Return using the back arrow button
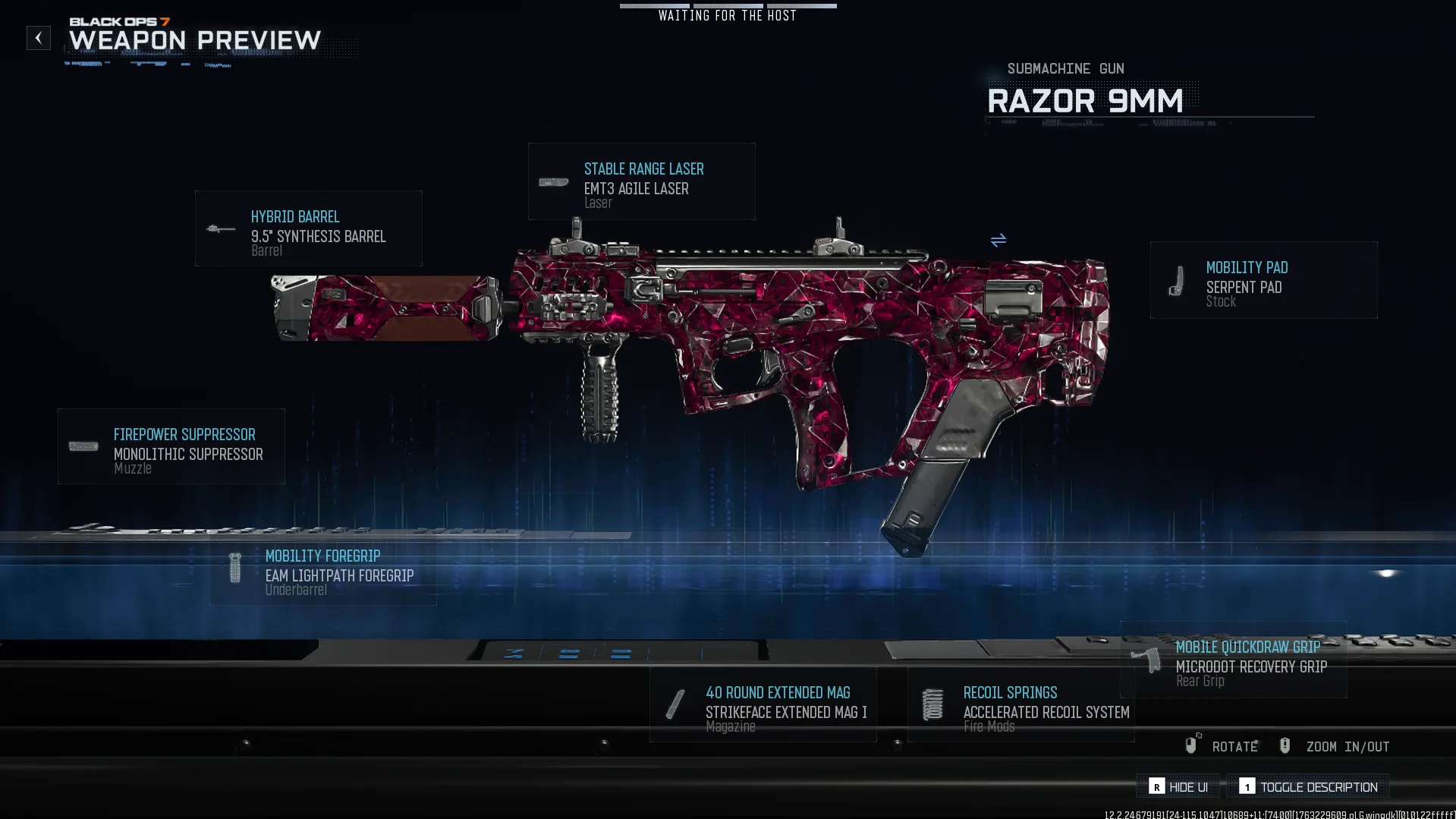This screenshot has width=1456, height=819. click(38, 38)
